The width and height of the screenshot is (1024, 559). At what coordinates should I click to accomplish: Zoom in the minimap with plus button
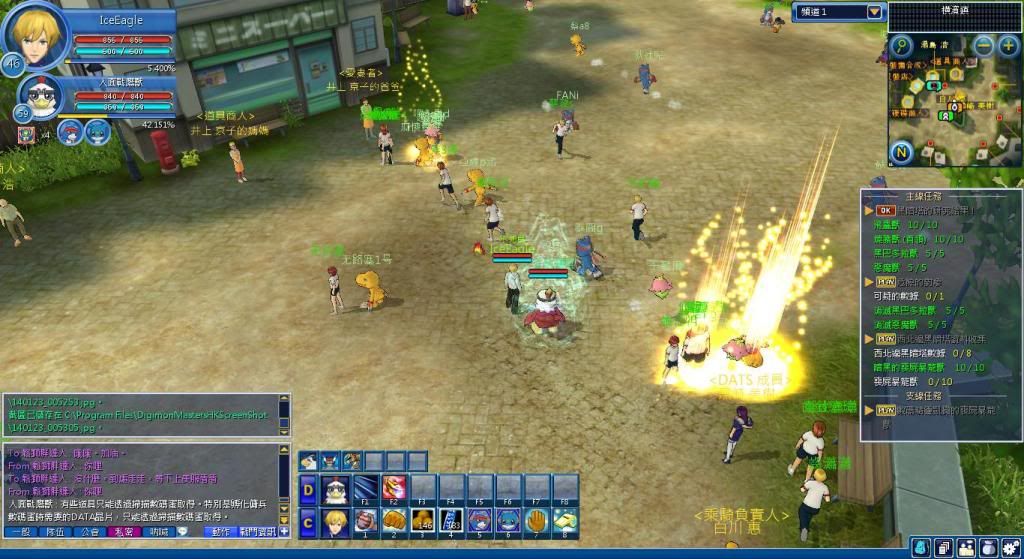pyautogui.click(x=1008, y=45)
